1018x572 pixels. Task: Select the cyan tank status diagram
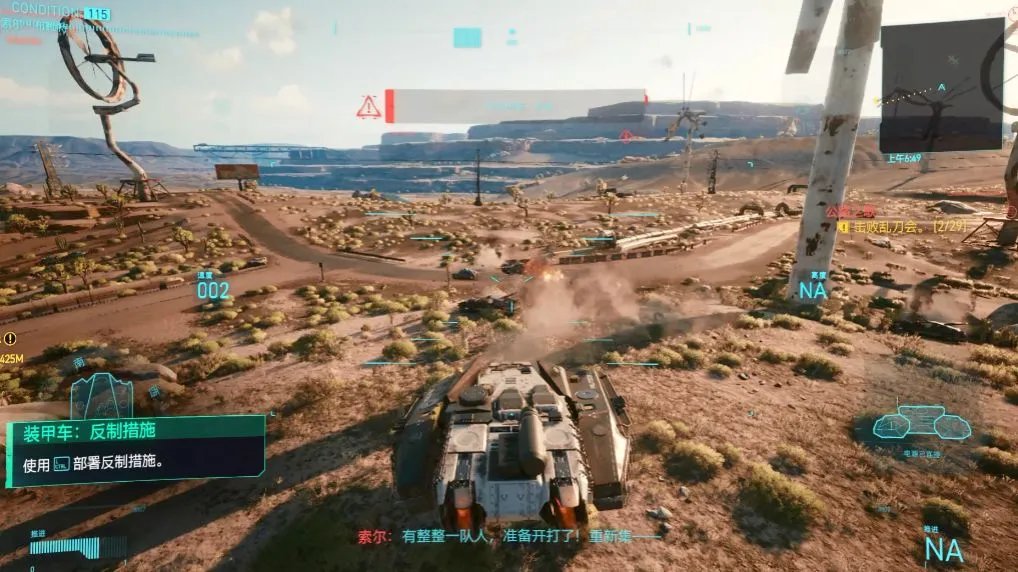click(921, 423)
